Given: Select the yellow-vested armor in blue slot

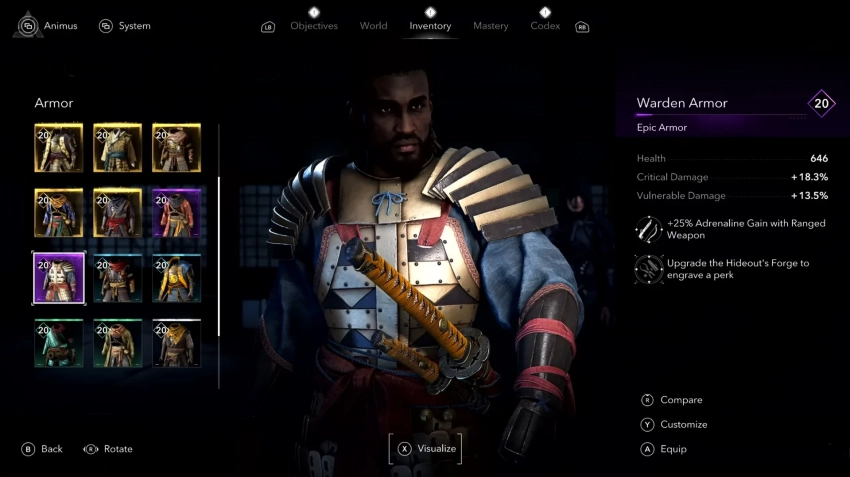Looking at the screenshot, I should pyautogui.click(x=177, y=277).
